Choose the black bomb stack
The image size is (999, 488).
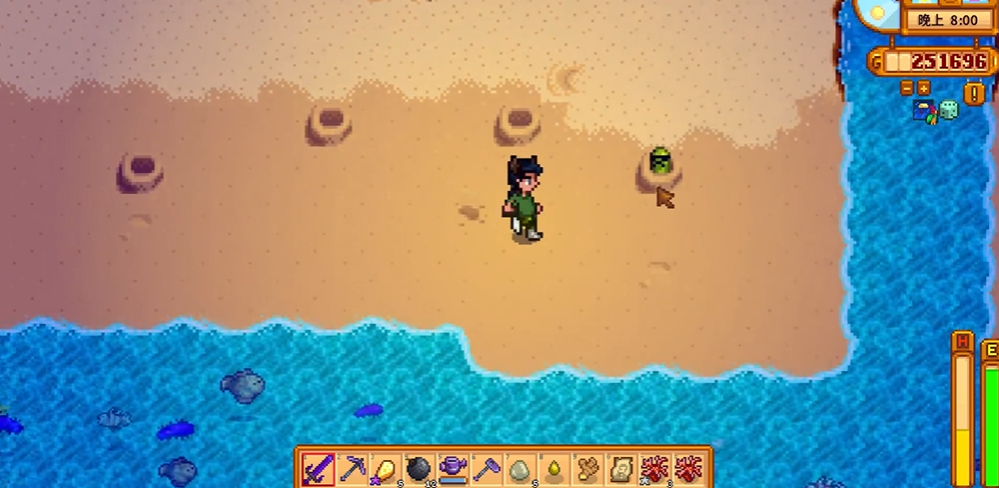420,468
